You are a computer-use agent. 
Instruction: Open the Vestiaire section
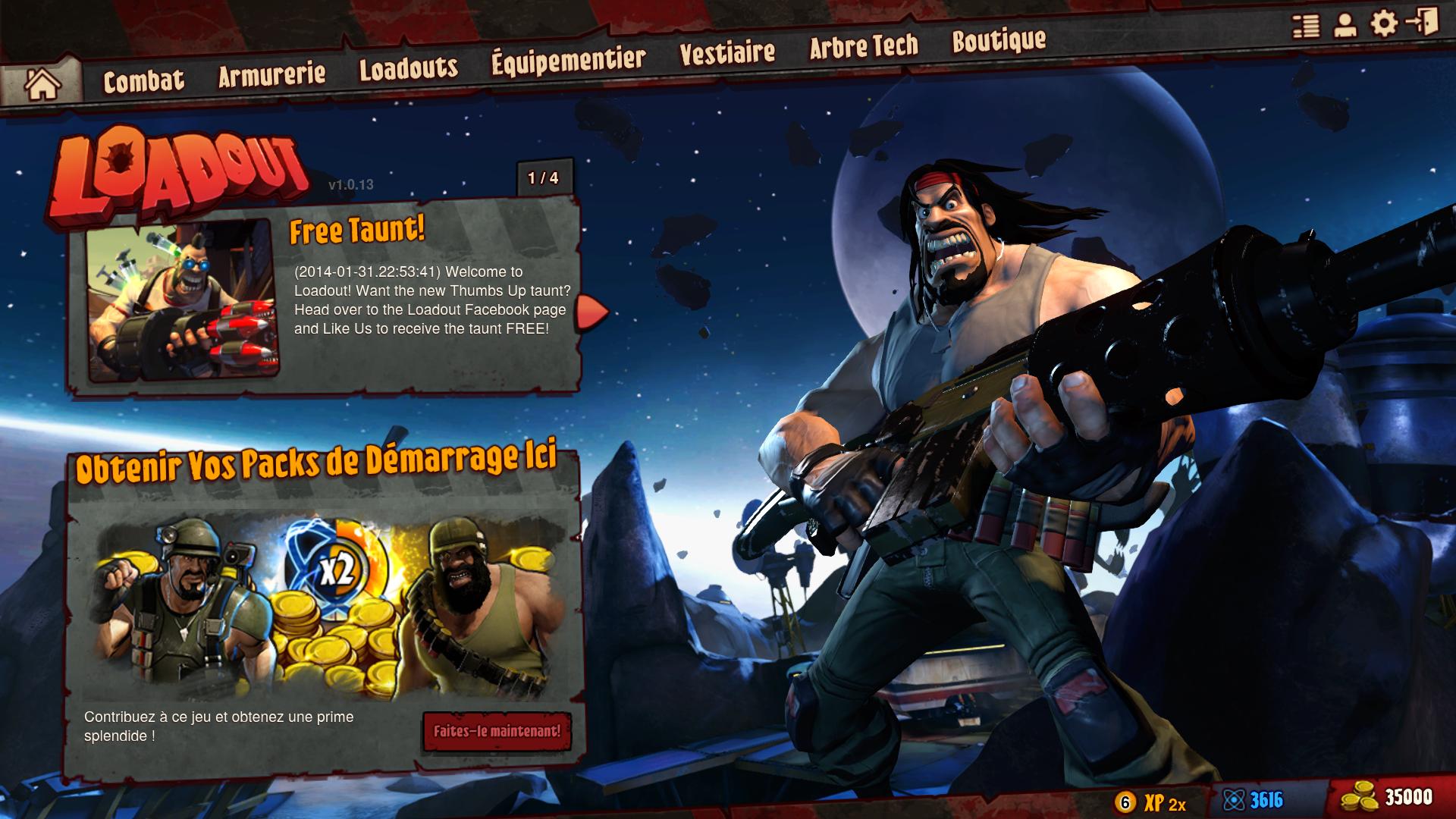pos(726,52)
